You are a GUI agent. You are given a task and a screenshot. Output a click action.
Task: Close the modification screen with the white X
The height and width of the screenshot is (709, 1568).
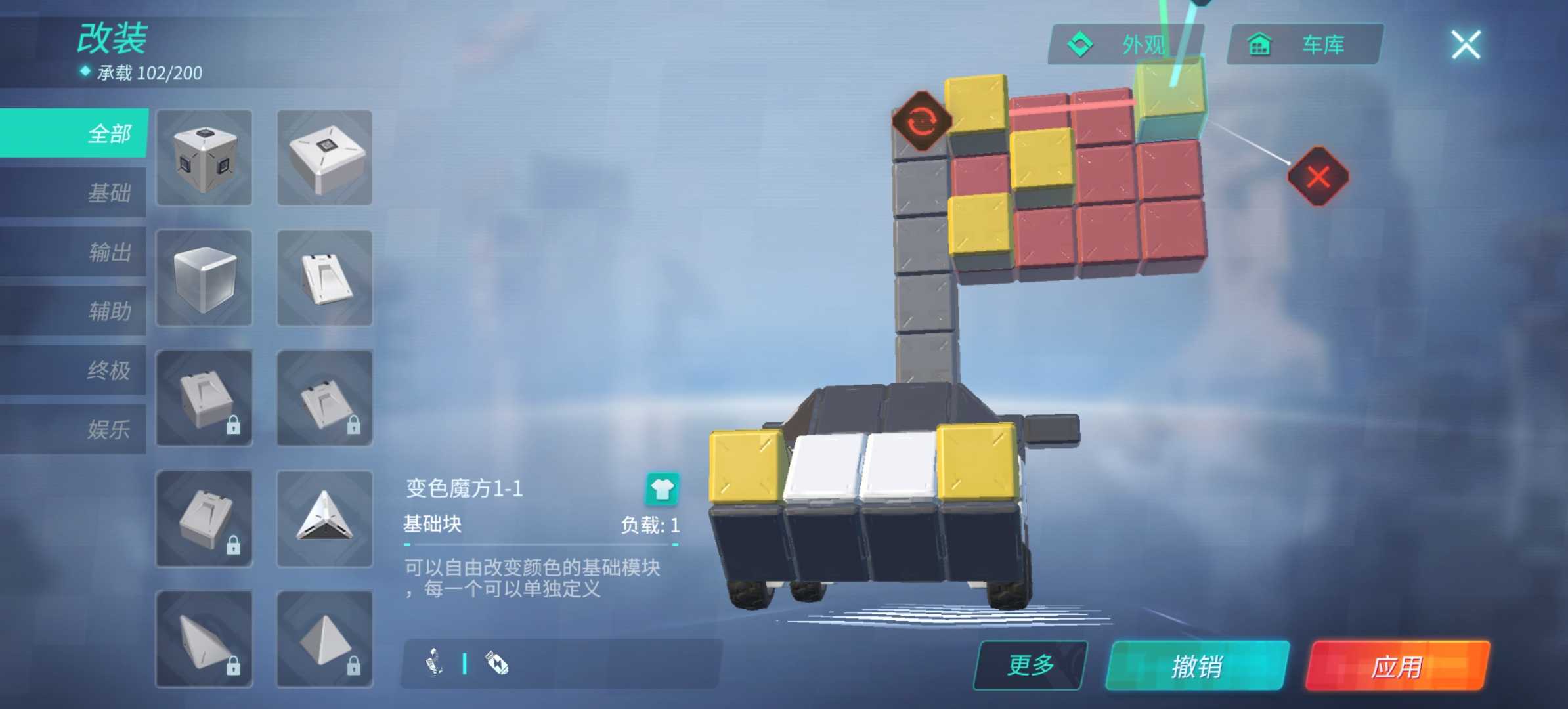[x=1466, y=45]
